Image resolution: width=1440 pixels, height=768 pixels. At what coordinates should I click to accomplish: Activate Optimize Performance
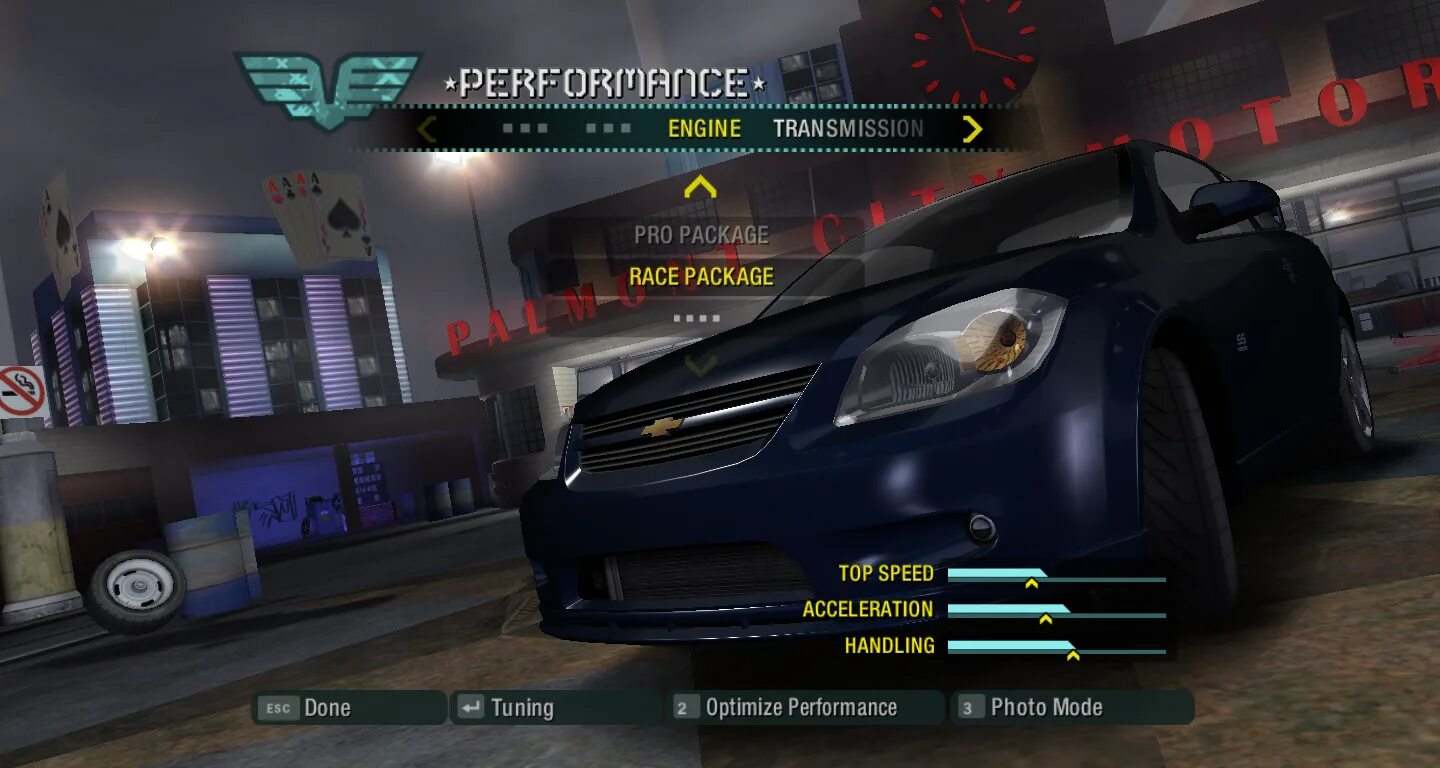click(x=805, y=708)
